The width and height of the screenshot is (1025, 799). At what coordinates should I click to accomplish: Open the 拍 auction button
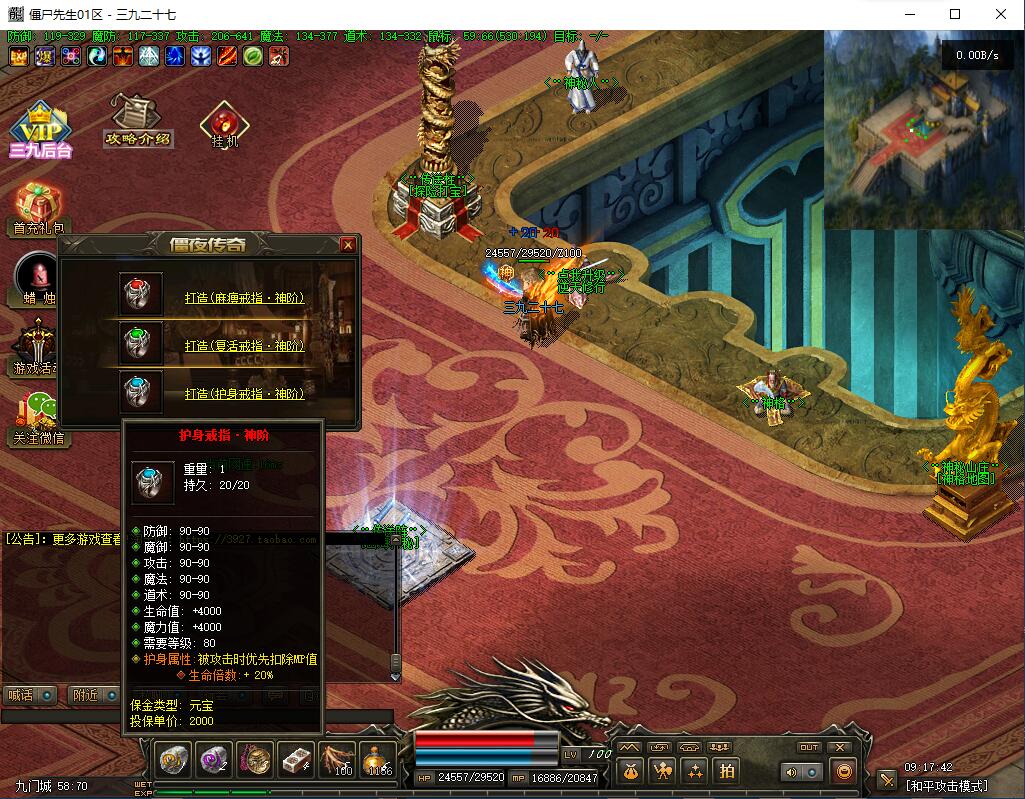pos(727,771)
